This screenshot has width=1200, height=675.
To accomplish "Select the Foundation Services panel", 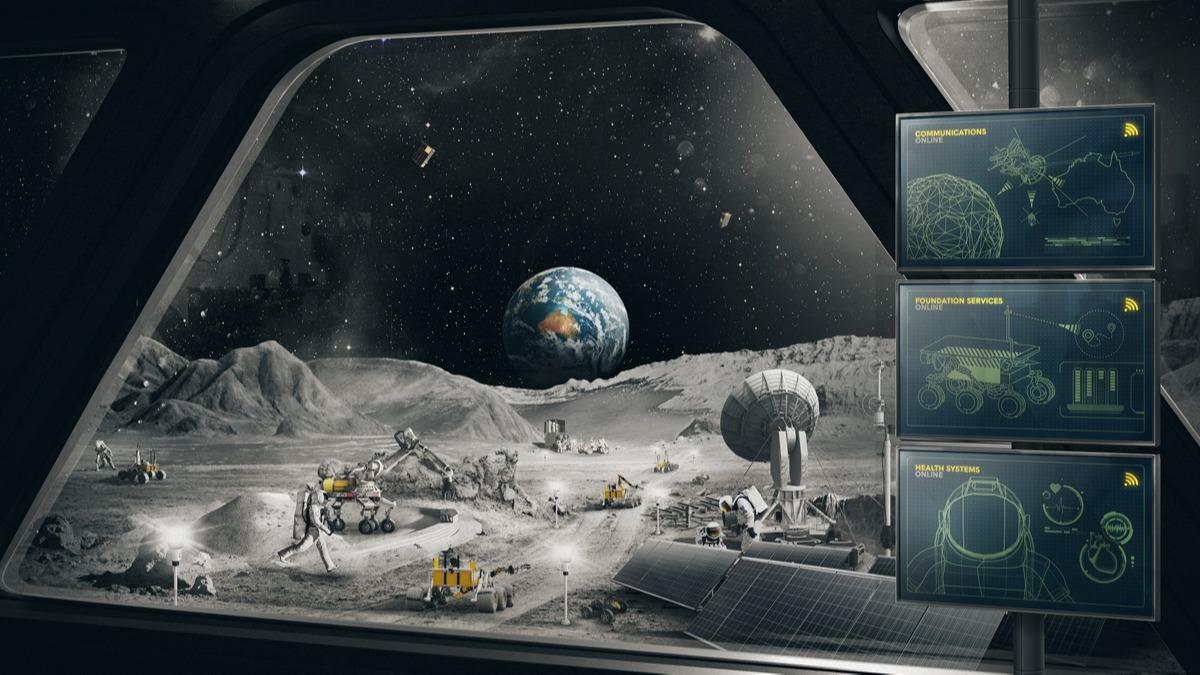I will [x=1027, y=360].
